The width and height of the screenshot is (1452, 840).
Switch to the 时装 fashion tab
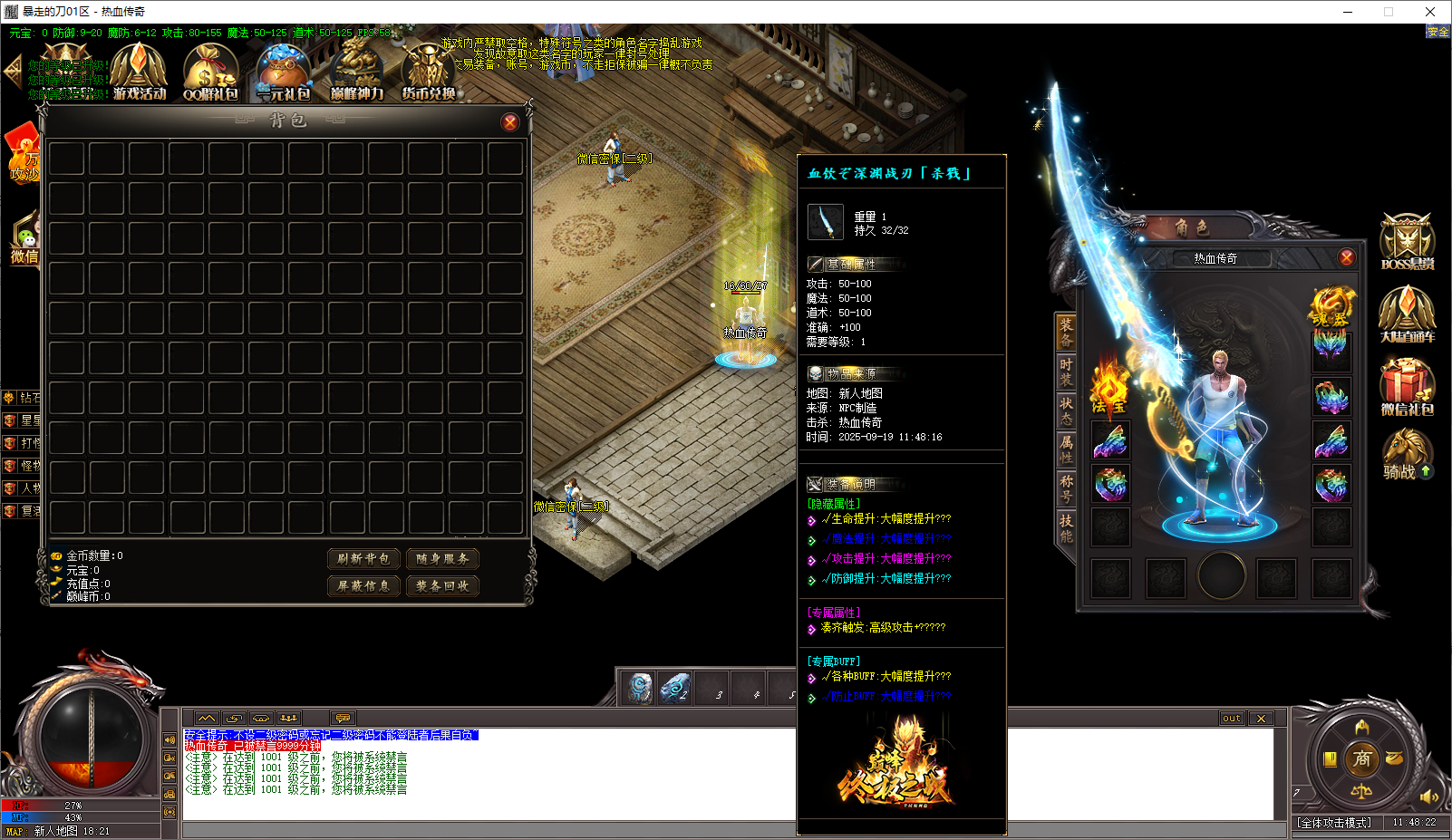[1066, 372]
